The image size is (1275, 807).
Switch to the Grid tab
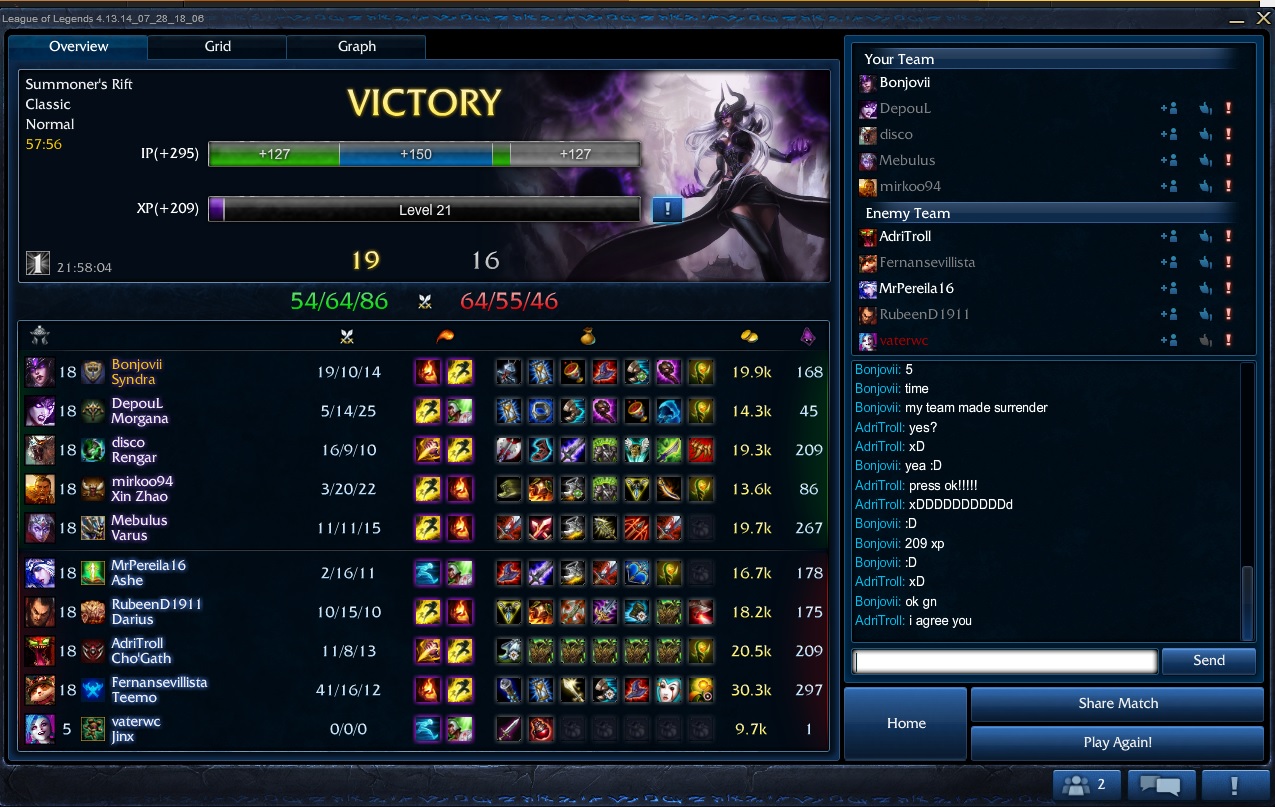217,46
